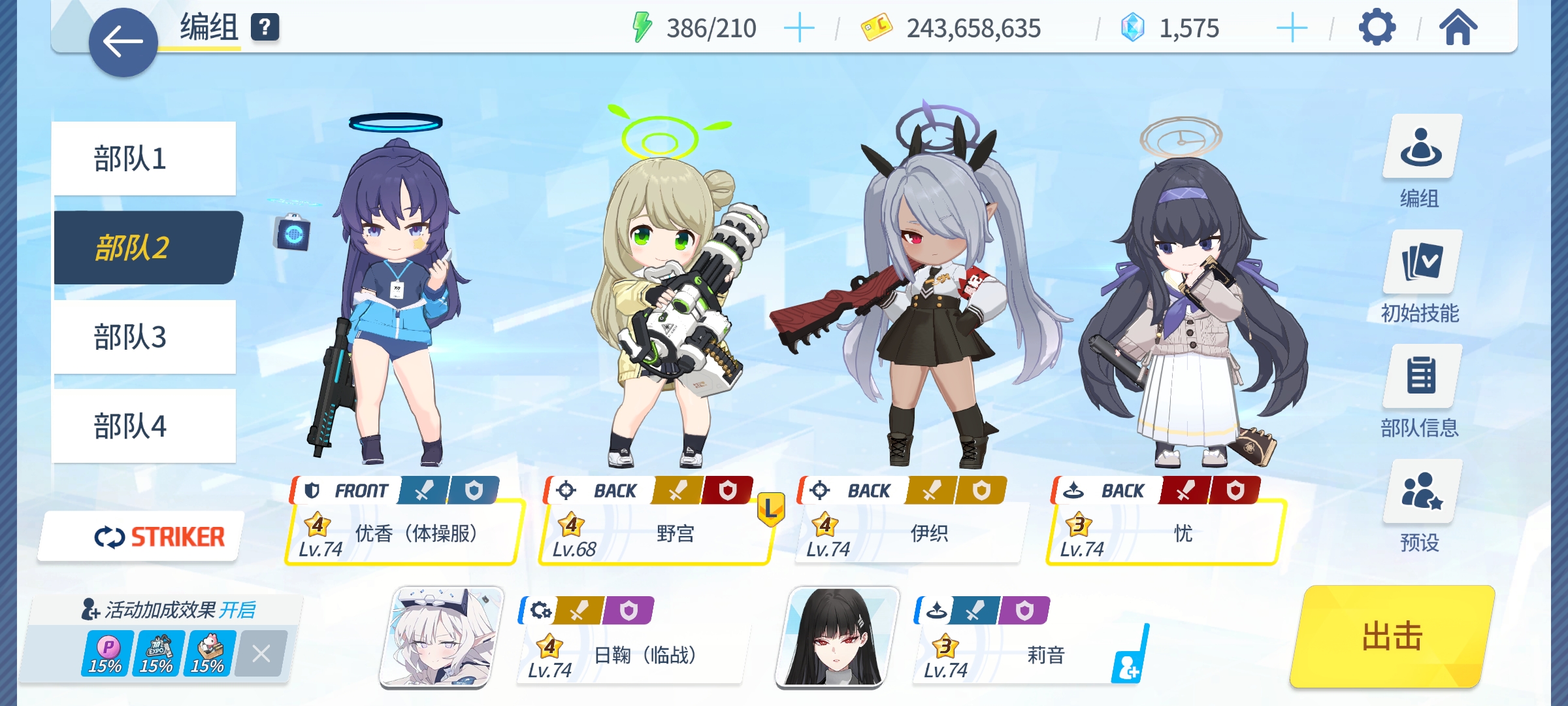1568x706 pixels.
Task: Dismiss the event bonus with the X
Action: (261, 652)
